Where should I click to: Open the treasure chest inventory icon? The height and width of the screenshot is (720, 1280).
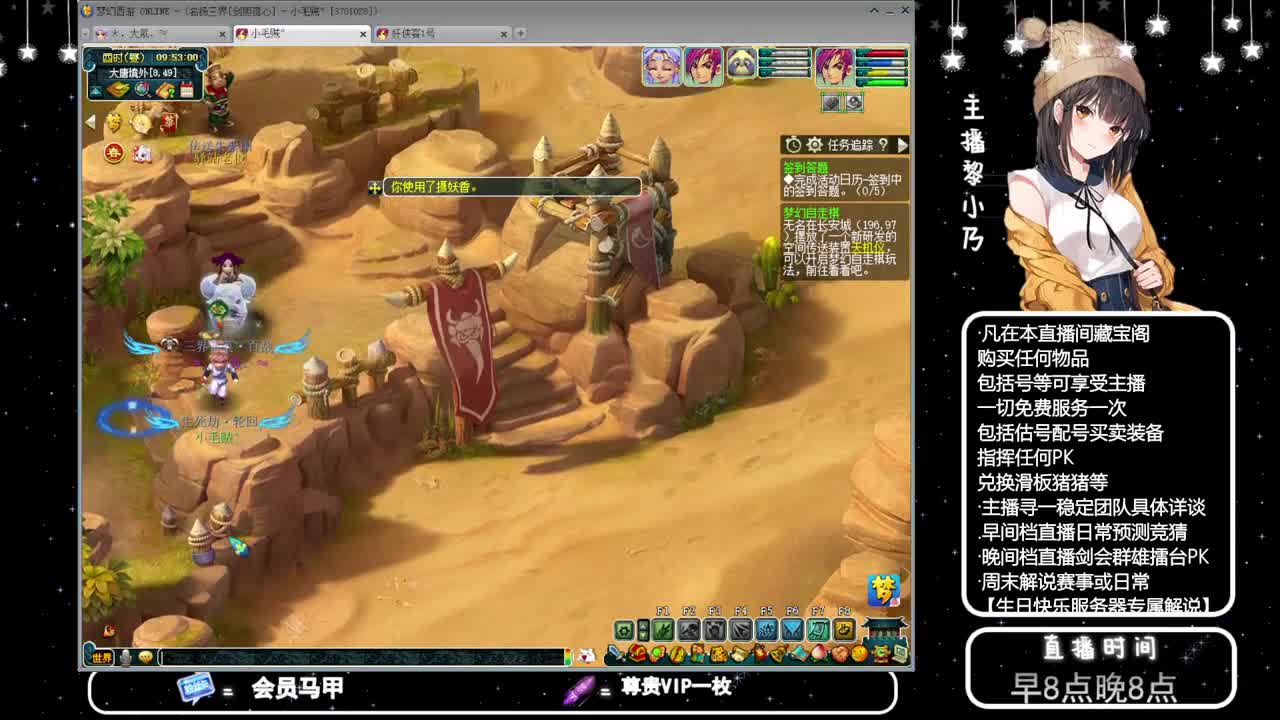(636, 653)
